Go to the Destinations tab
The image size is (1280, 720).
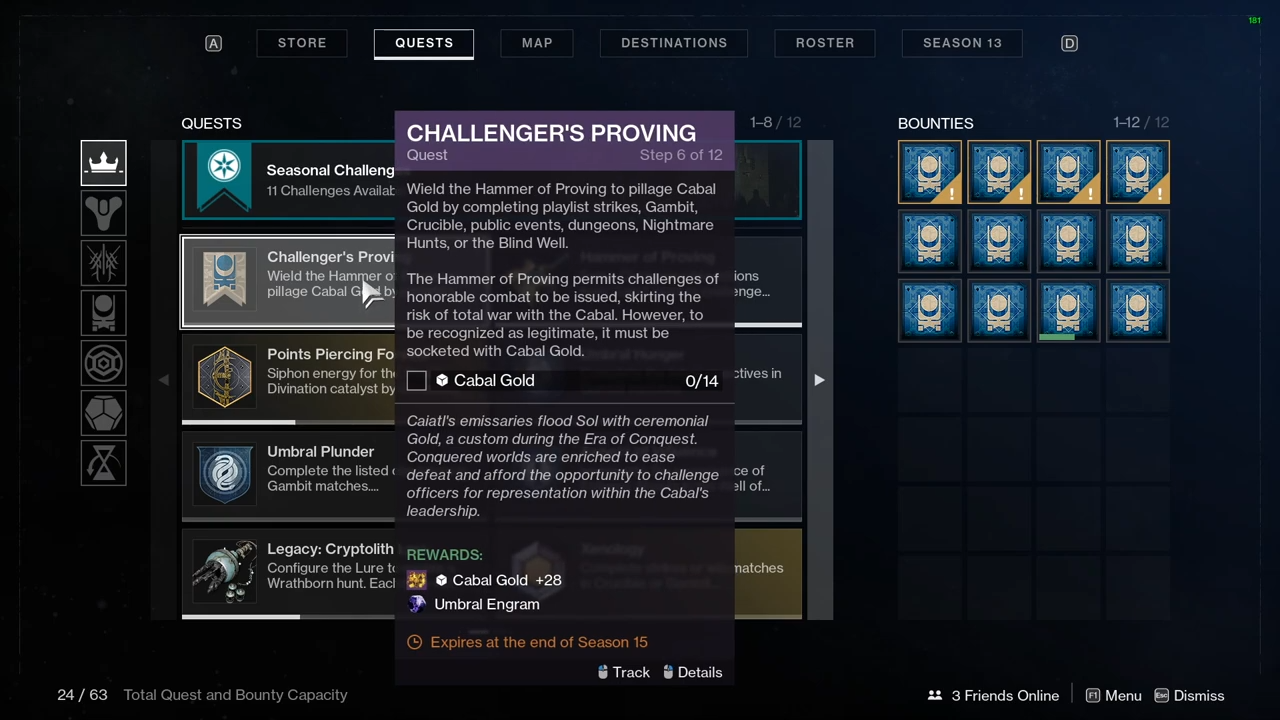pos(674,43)
